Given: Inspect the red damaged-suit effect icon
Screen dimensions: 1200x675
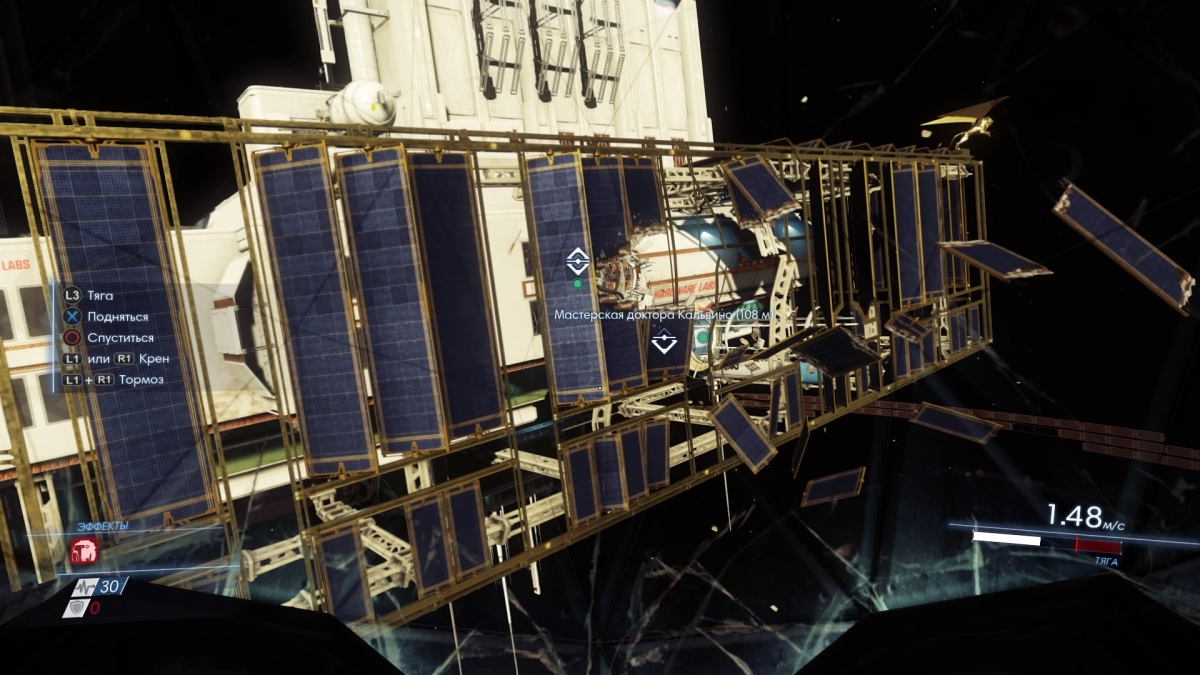Looking at the screenshot, I should coord(83,550).
